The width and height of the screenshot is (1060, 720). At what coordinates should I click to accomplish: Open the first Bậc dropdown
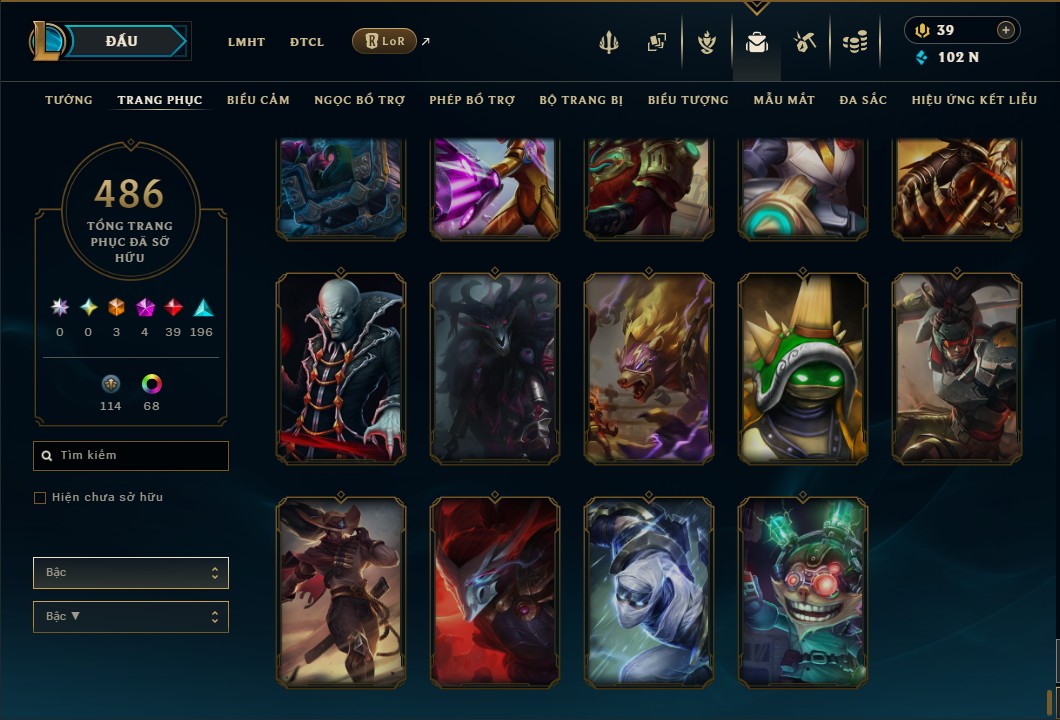pos(131,573)
